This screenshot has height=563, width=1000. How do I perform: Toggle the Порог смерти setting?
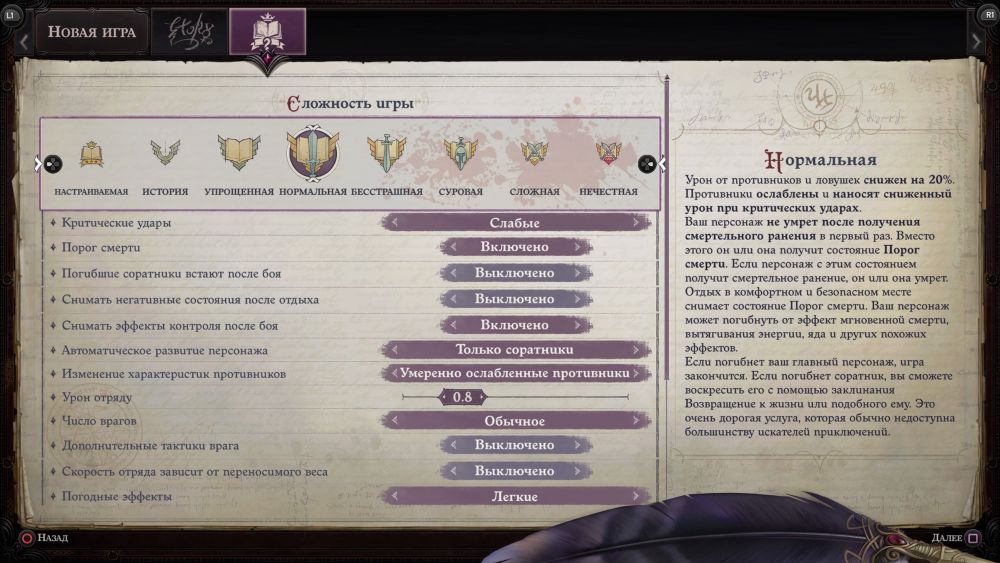[515, 247]
